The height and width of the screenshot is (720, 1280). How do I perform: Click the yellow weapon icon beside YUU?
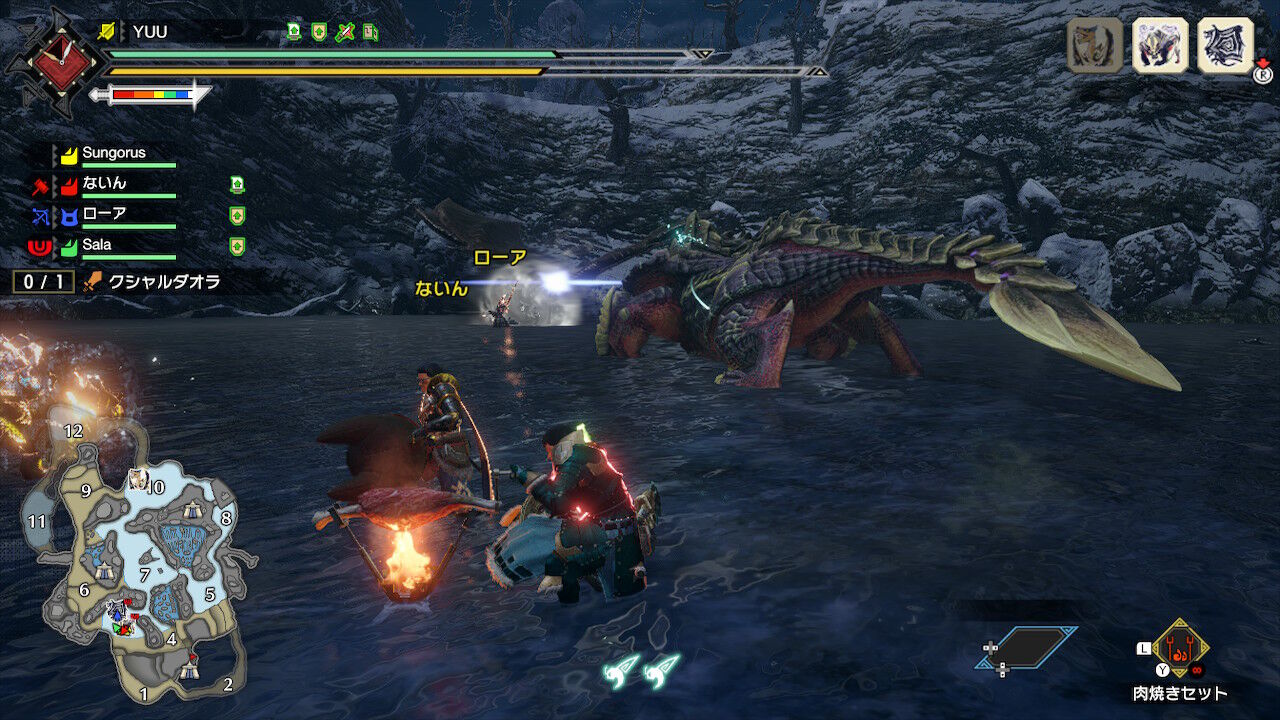pos(106,32)
